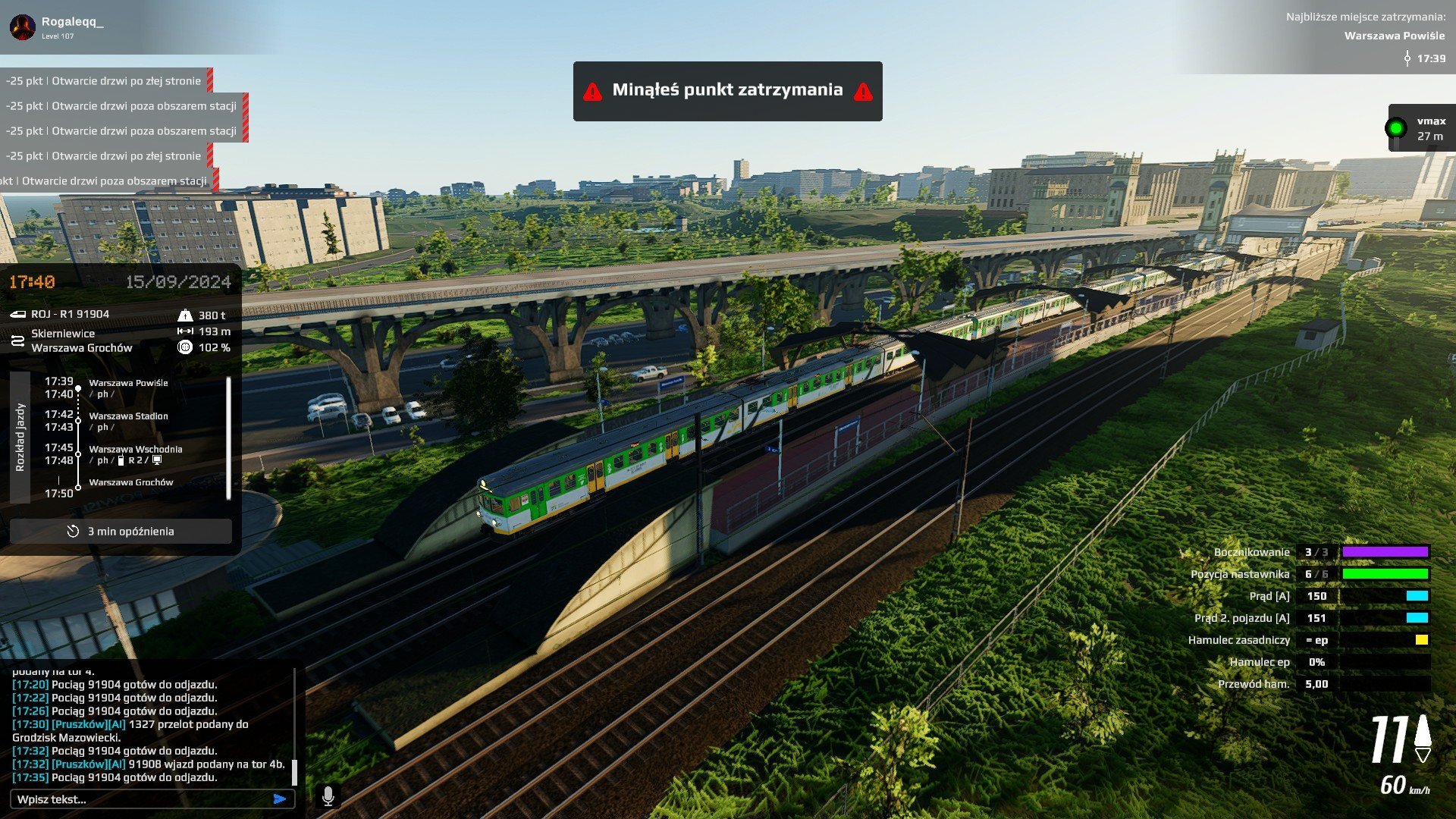Toggle the microphone voice chat icon

tap(328, 796)
